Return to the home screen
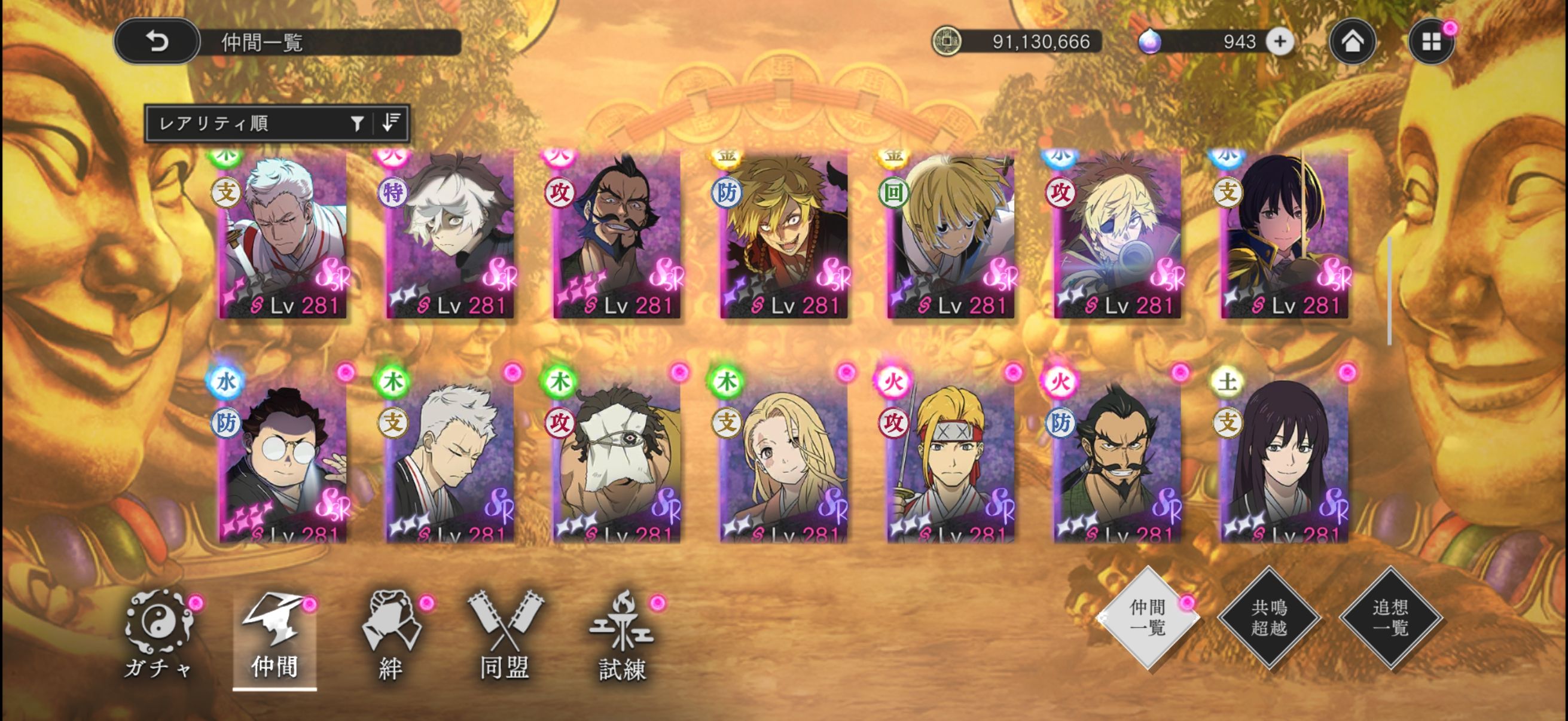Image resolution: width=1568 pixels, height=721 pixels. point(1352,41)
